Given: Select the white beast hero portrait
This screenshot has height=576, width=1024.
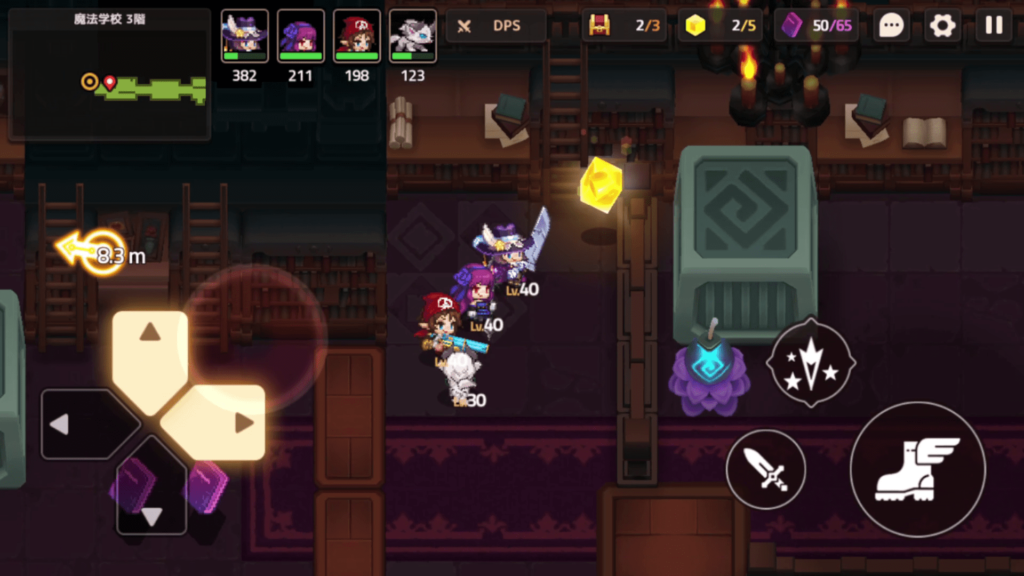Looking at the screenshot, I should 412,37.
